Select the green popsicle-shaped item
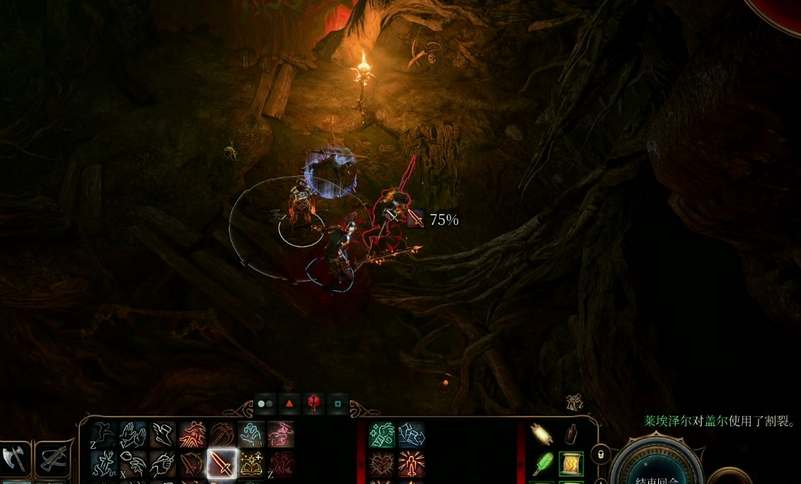 544,463
